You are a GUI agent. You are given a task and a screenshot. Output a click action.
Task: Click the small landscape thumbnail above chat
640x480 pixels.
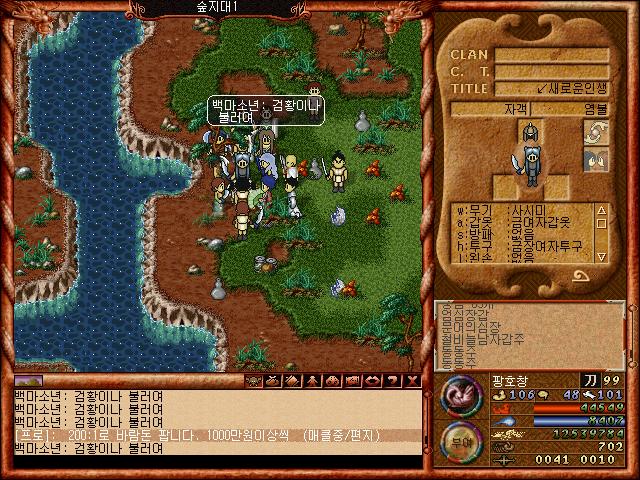[29, 381]
